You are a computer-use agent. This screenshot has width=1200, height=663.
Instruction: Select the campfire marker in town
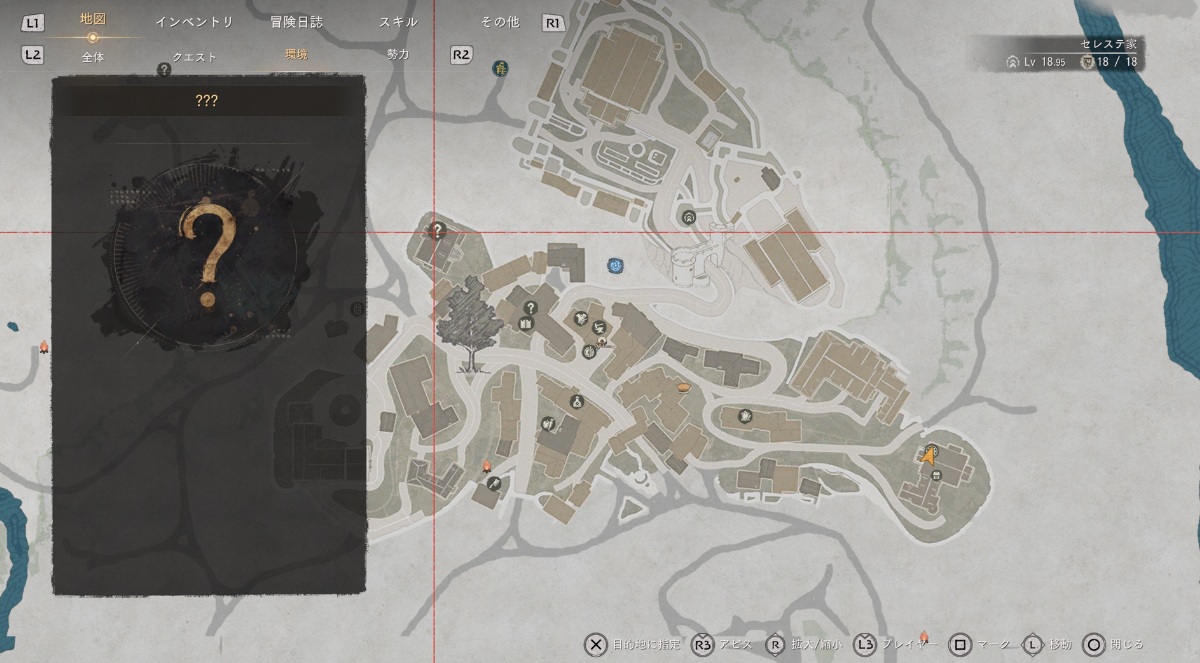487,467
